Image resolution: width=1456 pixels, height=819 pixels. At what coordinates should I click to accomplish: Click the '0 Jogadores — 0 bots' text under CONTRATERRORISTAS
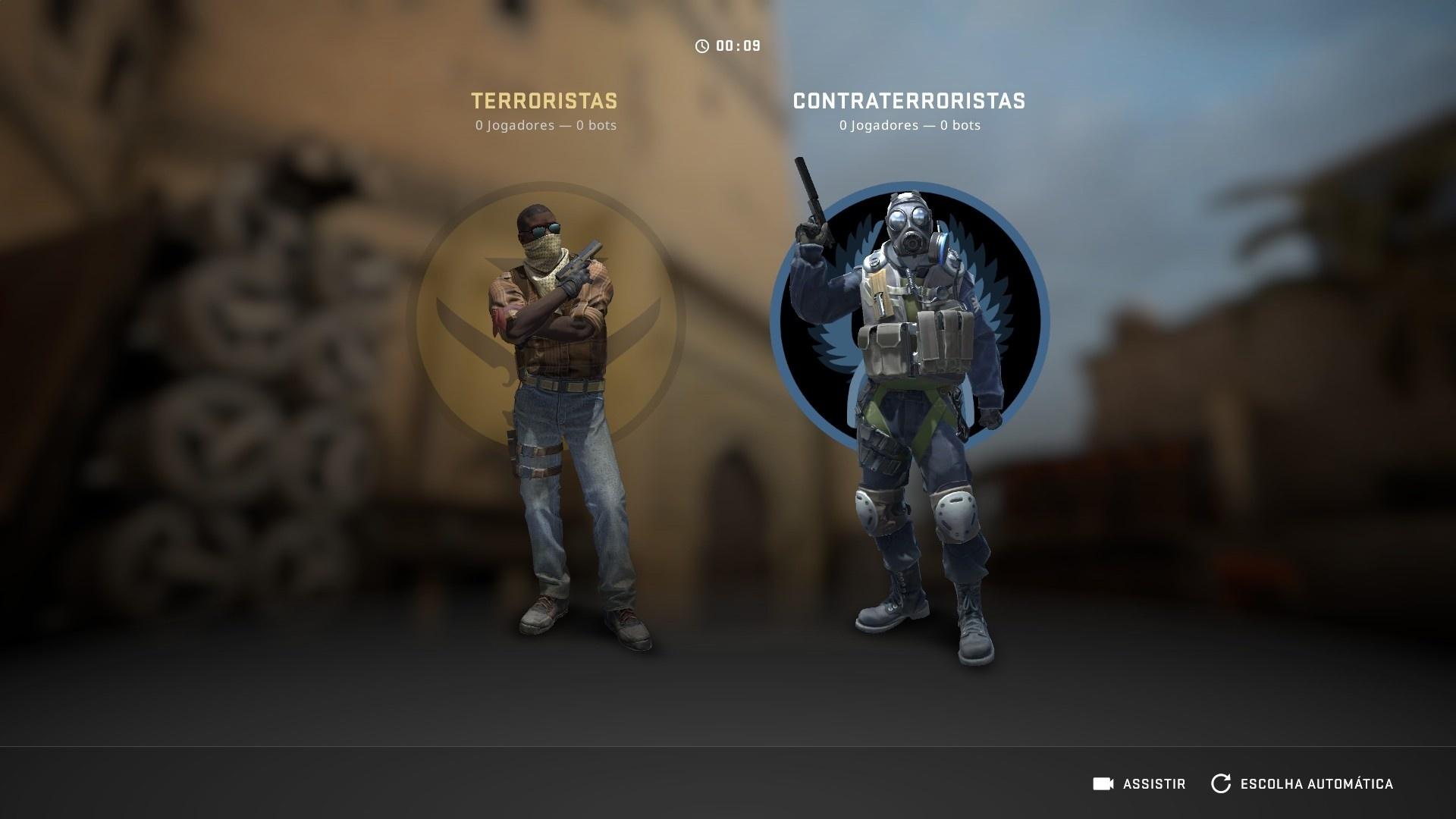pos(908,125)
